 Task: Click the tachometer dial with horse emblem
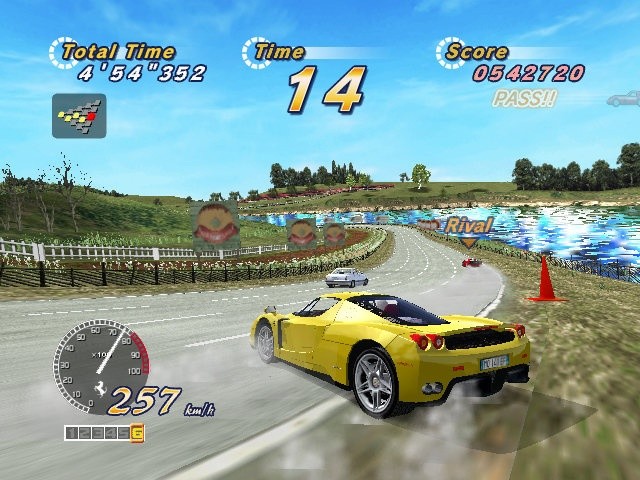click(x=100, y=366)
